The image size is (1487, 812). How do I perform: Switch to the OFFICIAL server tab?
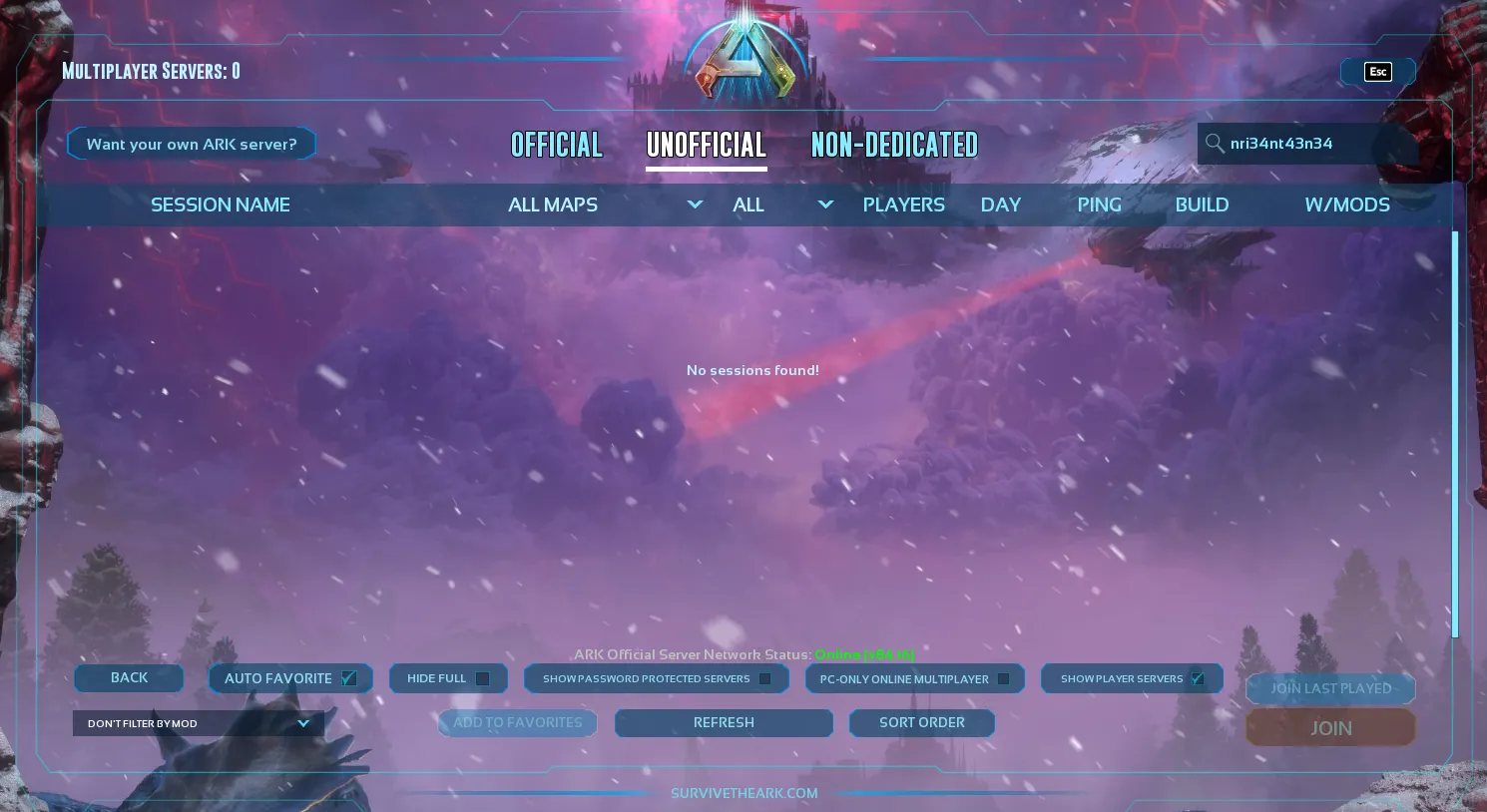click(x=556, y=145)
